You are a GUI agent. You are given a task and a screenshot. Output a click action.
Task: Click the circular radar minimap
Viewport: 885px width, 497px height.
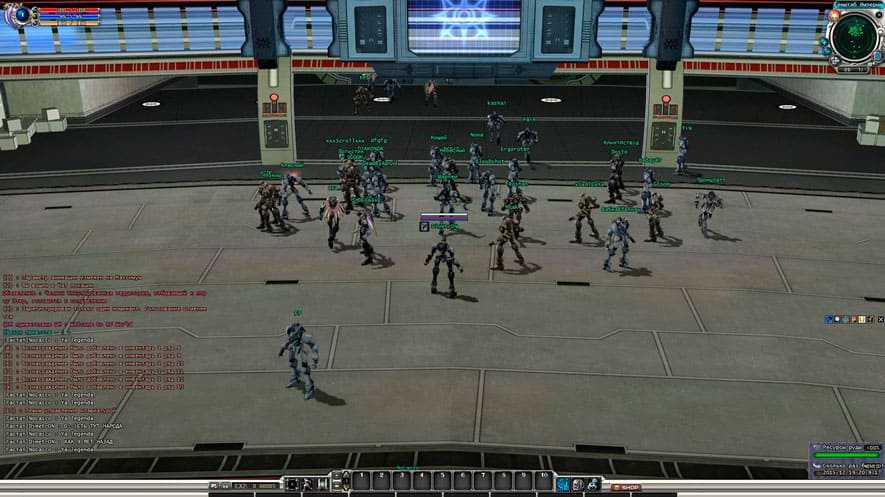[854, 36]
